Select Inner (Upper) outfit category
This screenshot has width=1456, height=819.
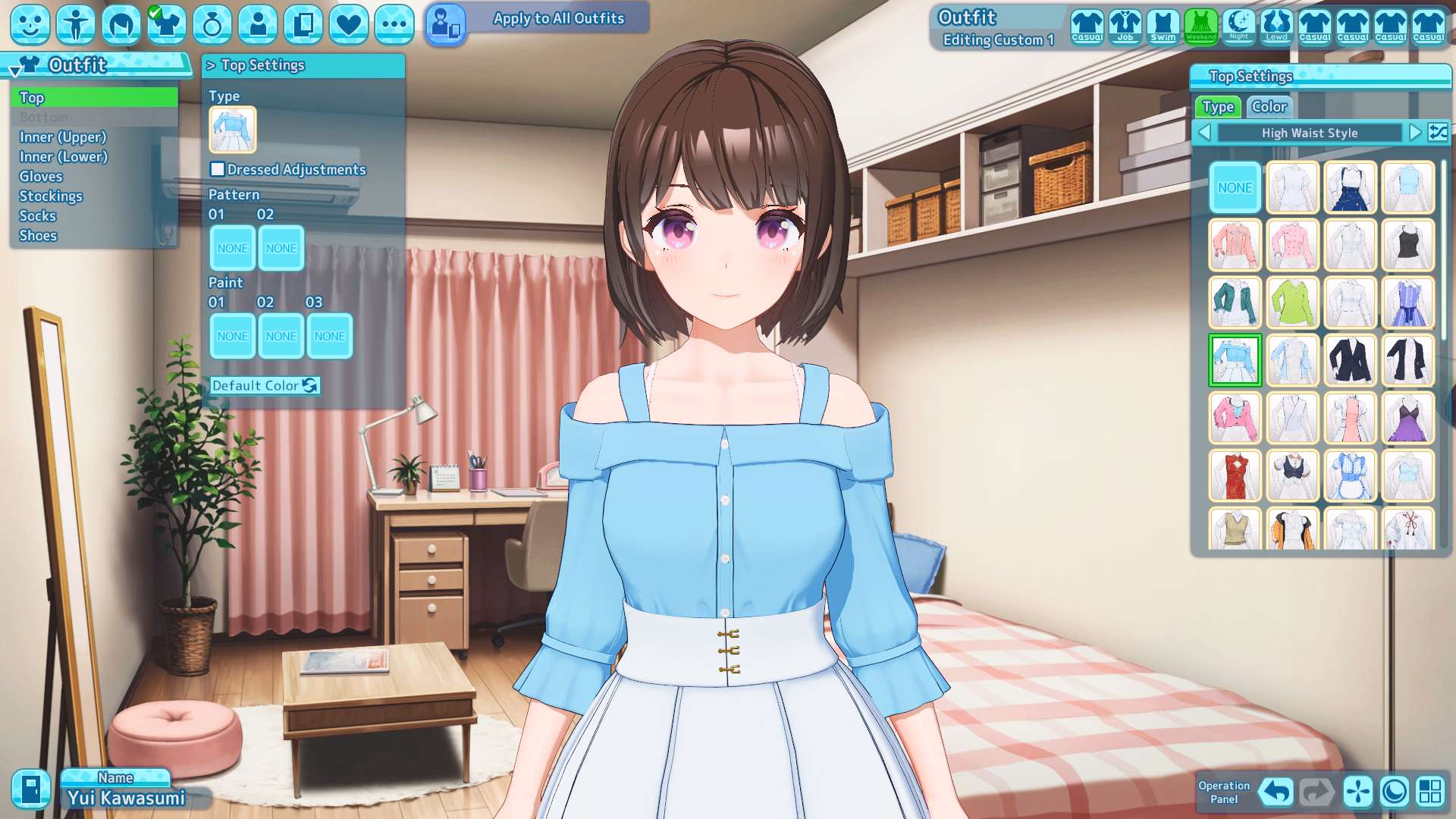pyautogui.click(x=63, y=137)
